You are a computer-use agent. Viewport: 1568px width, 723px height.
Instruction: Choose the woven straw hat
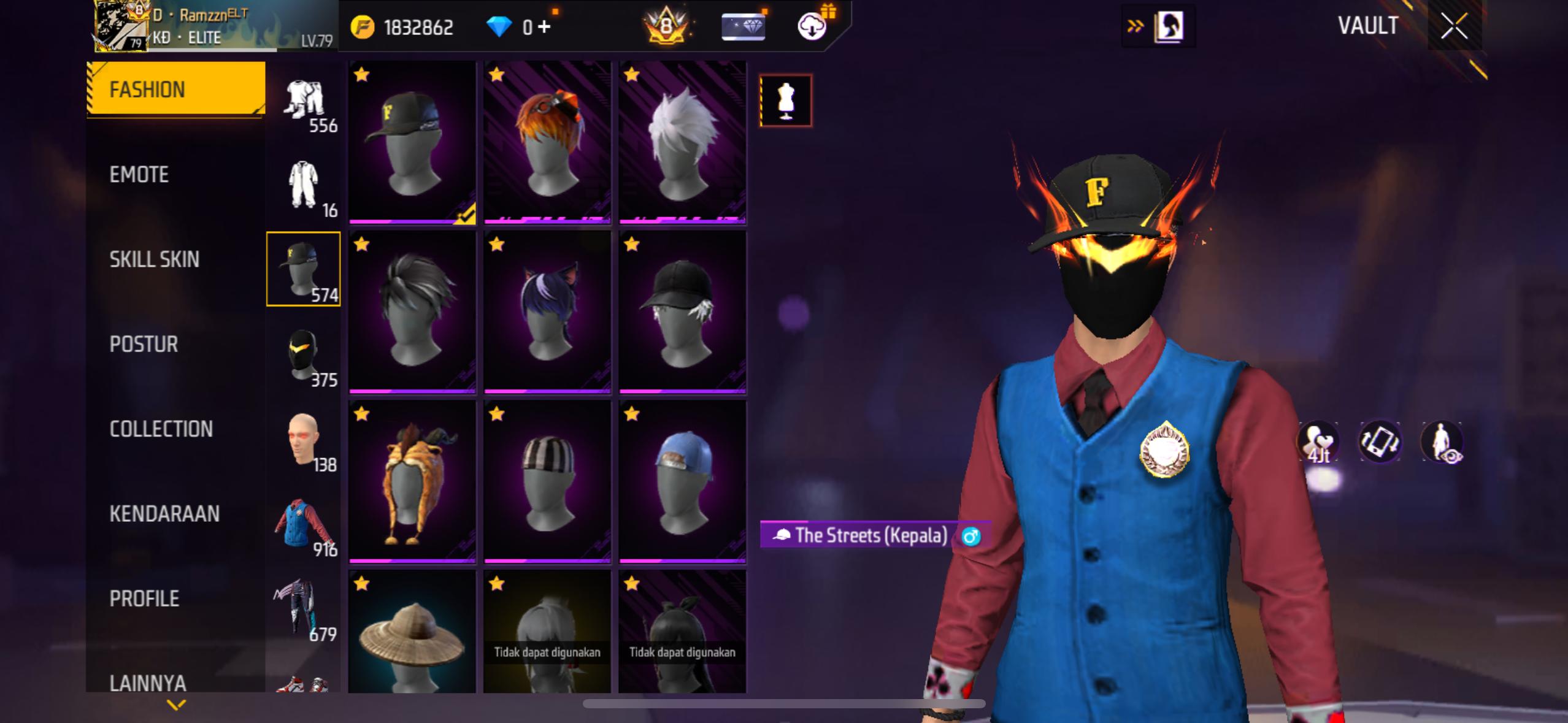coord(412,633)
